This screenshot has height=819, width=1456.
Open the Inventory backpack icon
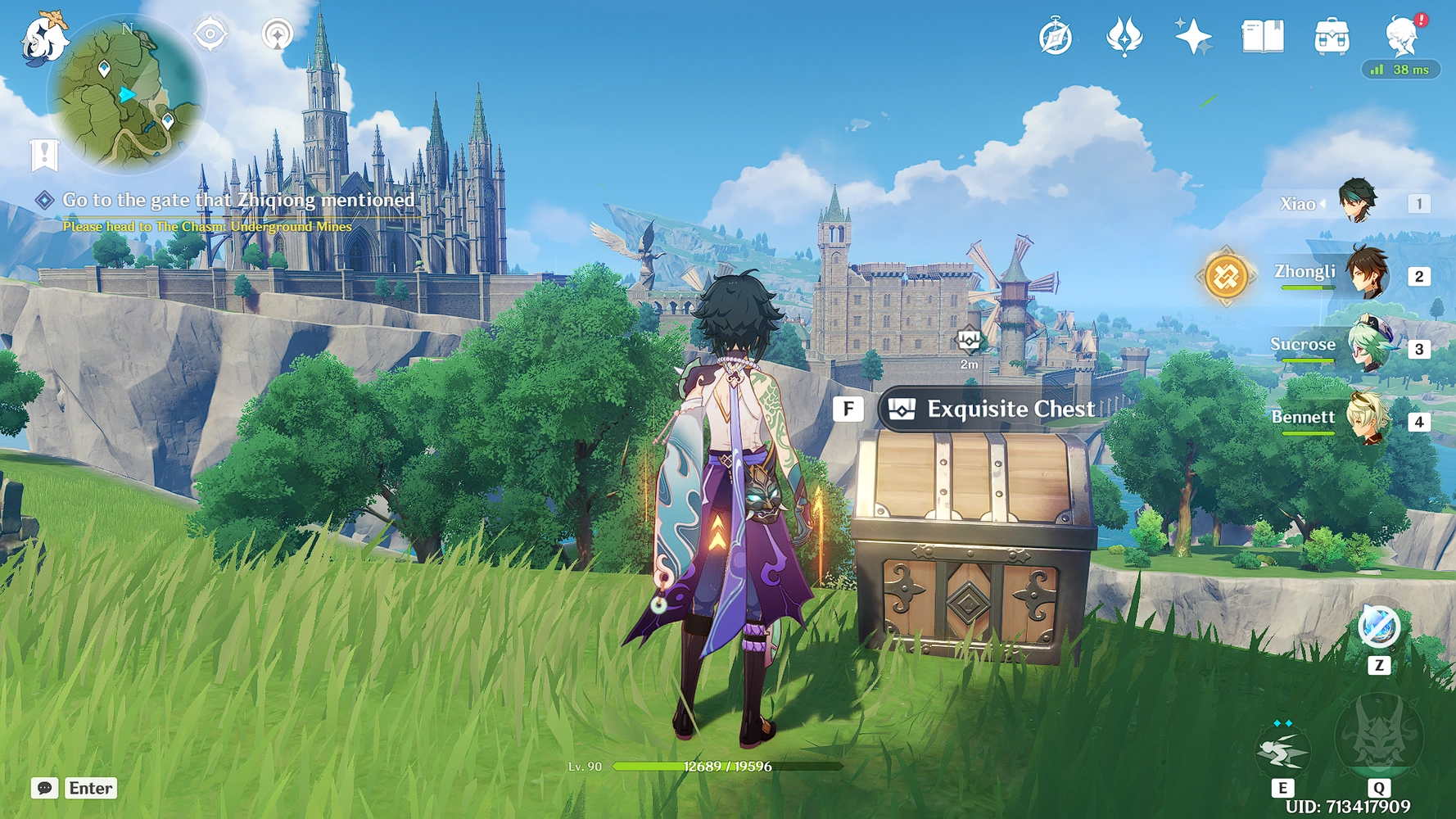click(x=1331, y=36)
